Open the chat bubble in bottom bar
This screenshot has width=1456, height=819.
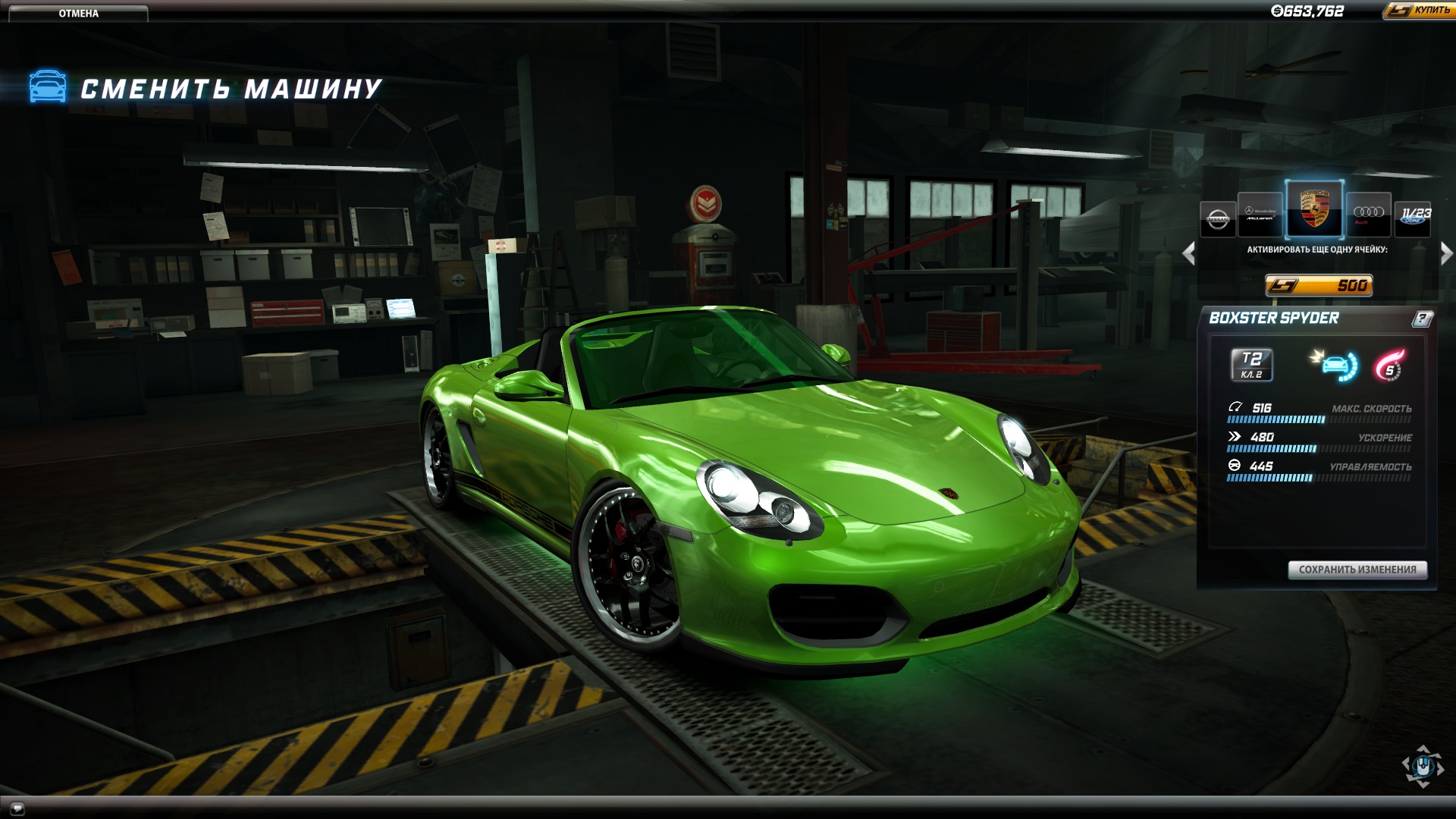tap(17, 808)
